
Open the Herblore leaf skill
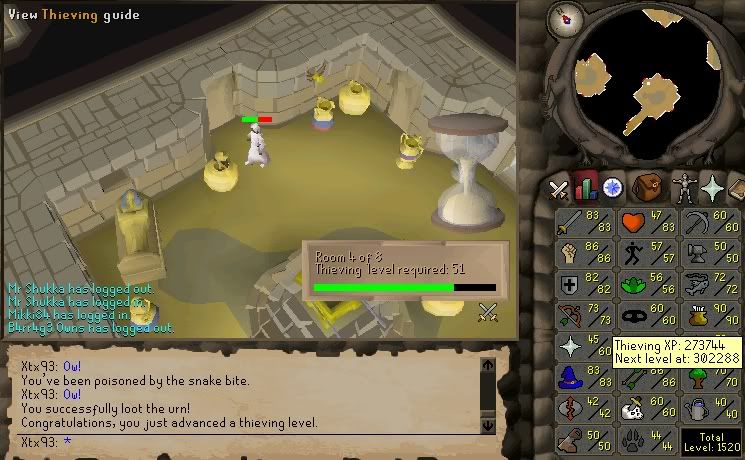point(647,286)
